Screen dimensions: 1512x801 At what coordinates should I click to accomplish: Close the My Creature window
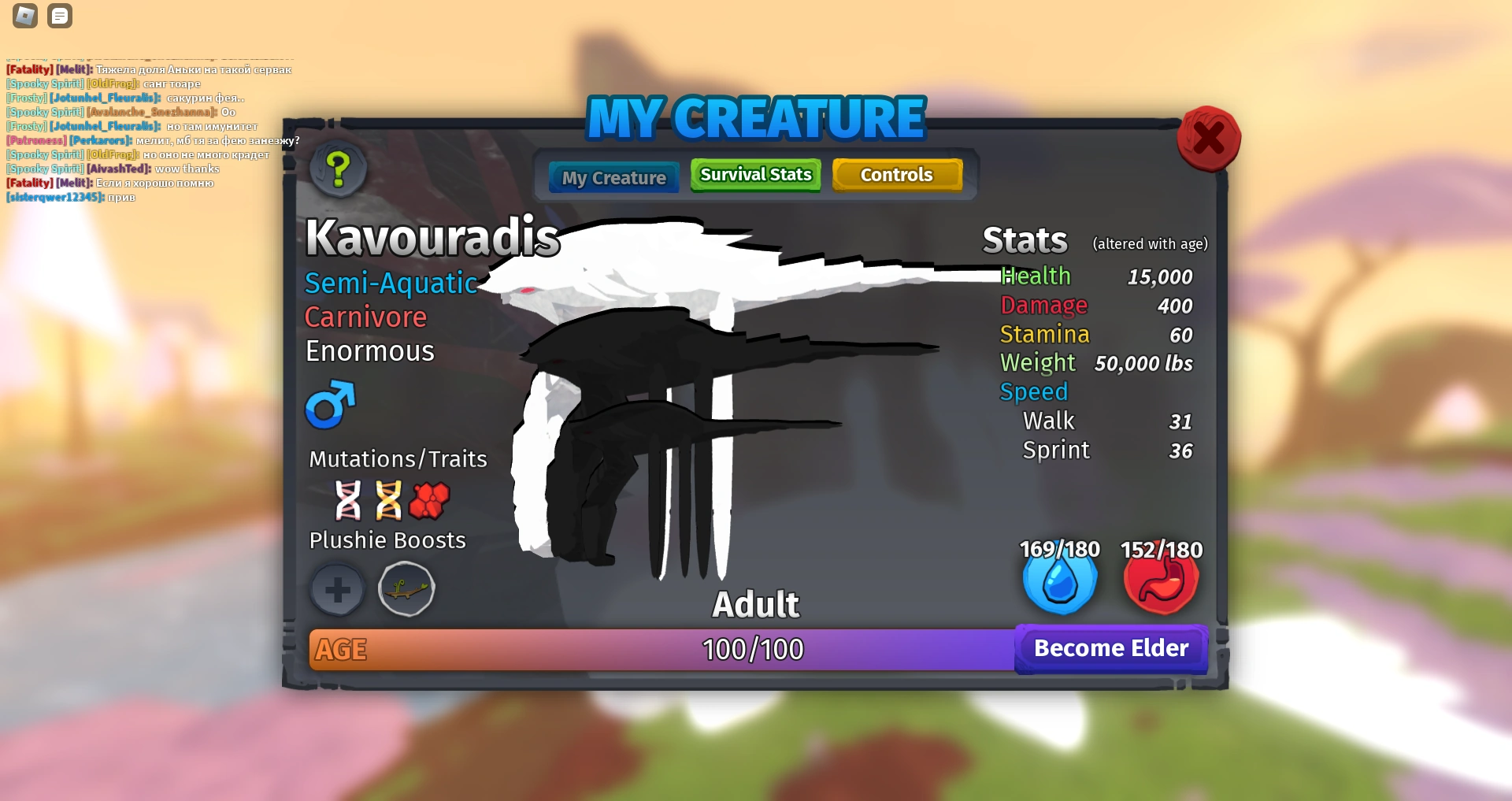pyautogui.click(x=1209, y=138)
